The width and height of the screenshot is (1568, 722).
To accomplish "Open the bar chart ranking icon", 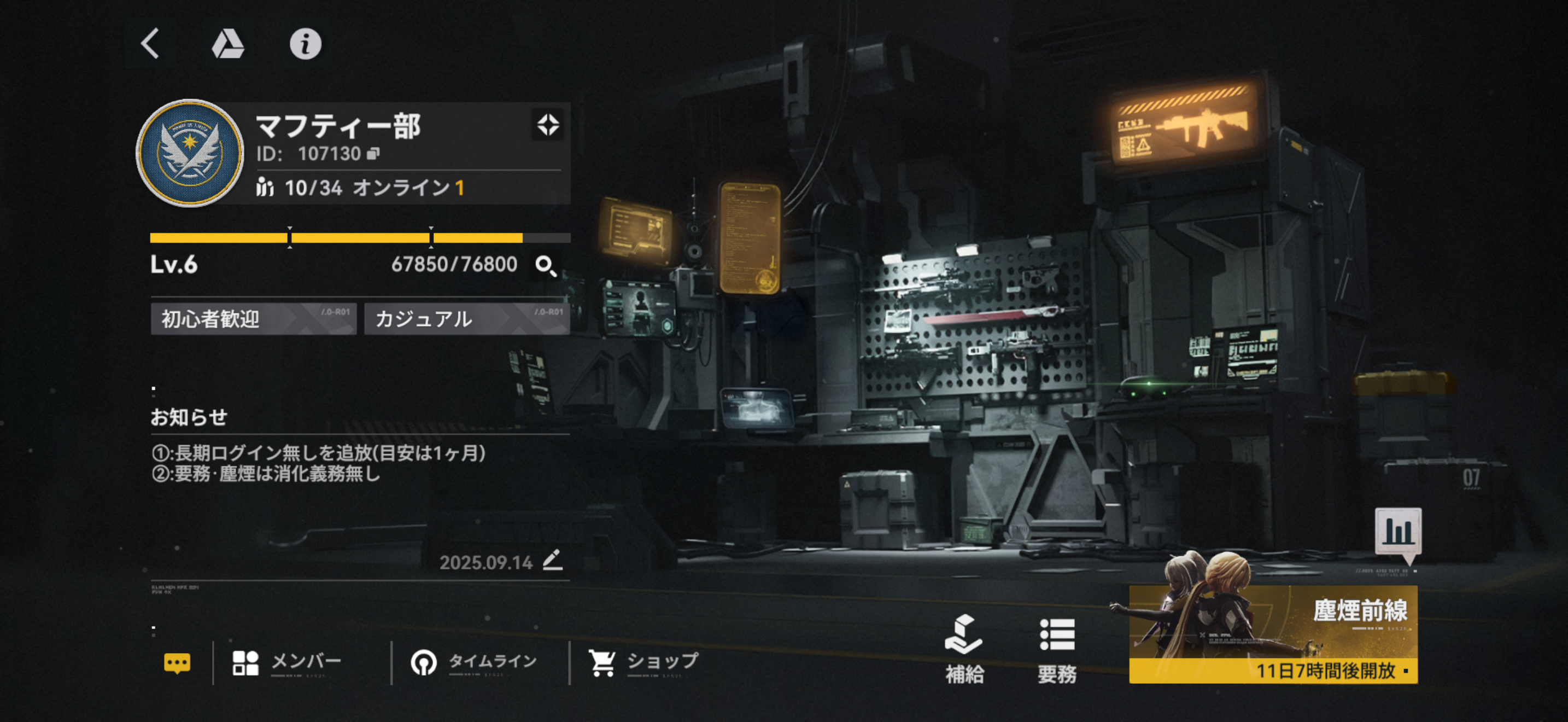I will (1398, 532).
